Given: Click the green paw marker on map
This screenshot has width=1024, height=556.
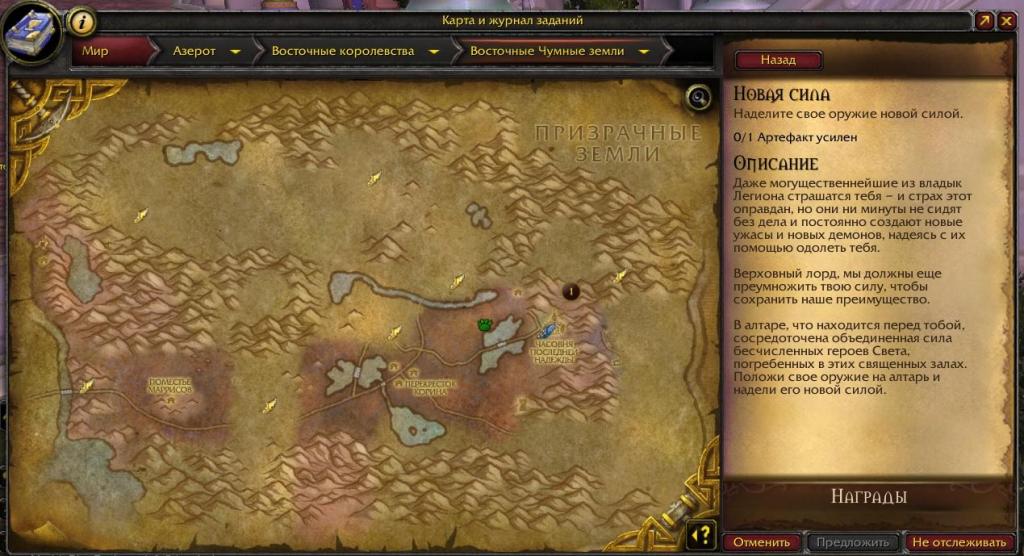Looking at the screenshot, I should [485, 324].
